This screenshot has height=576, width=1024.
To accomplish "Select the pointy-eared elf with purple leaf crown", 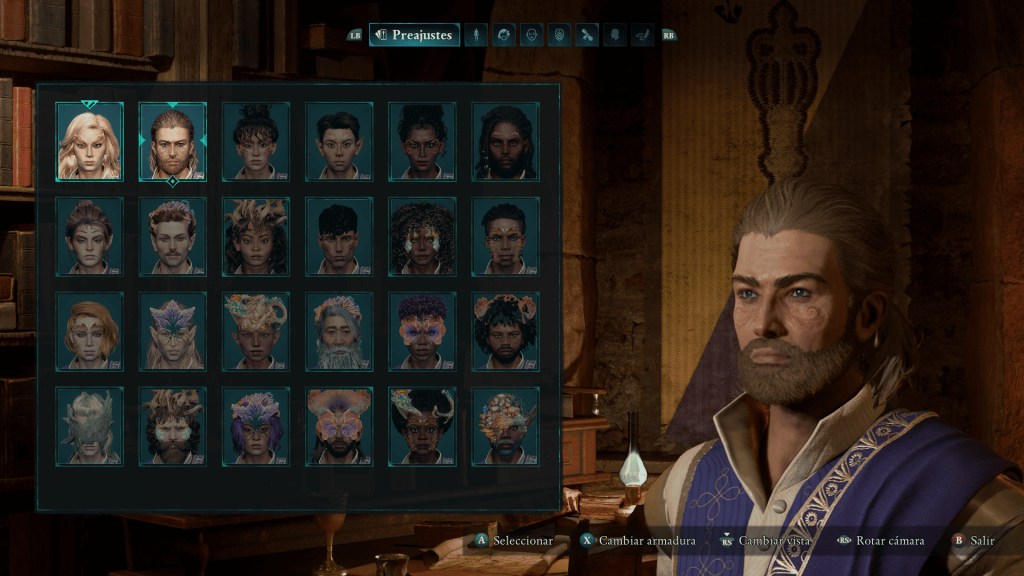I will pos(173,331).
